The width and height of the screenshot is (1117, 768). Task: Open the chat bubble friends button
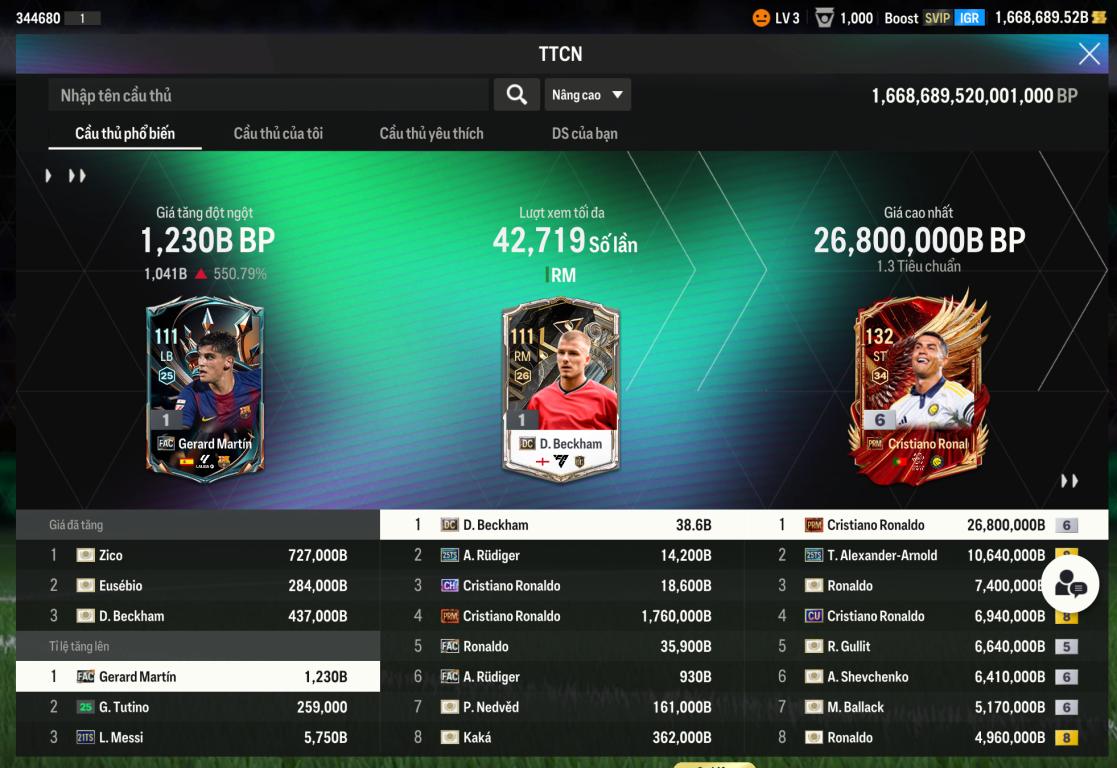click(x=1070, y=584)
